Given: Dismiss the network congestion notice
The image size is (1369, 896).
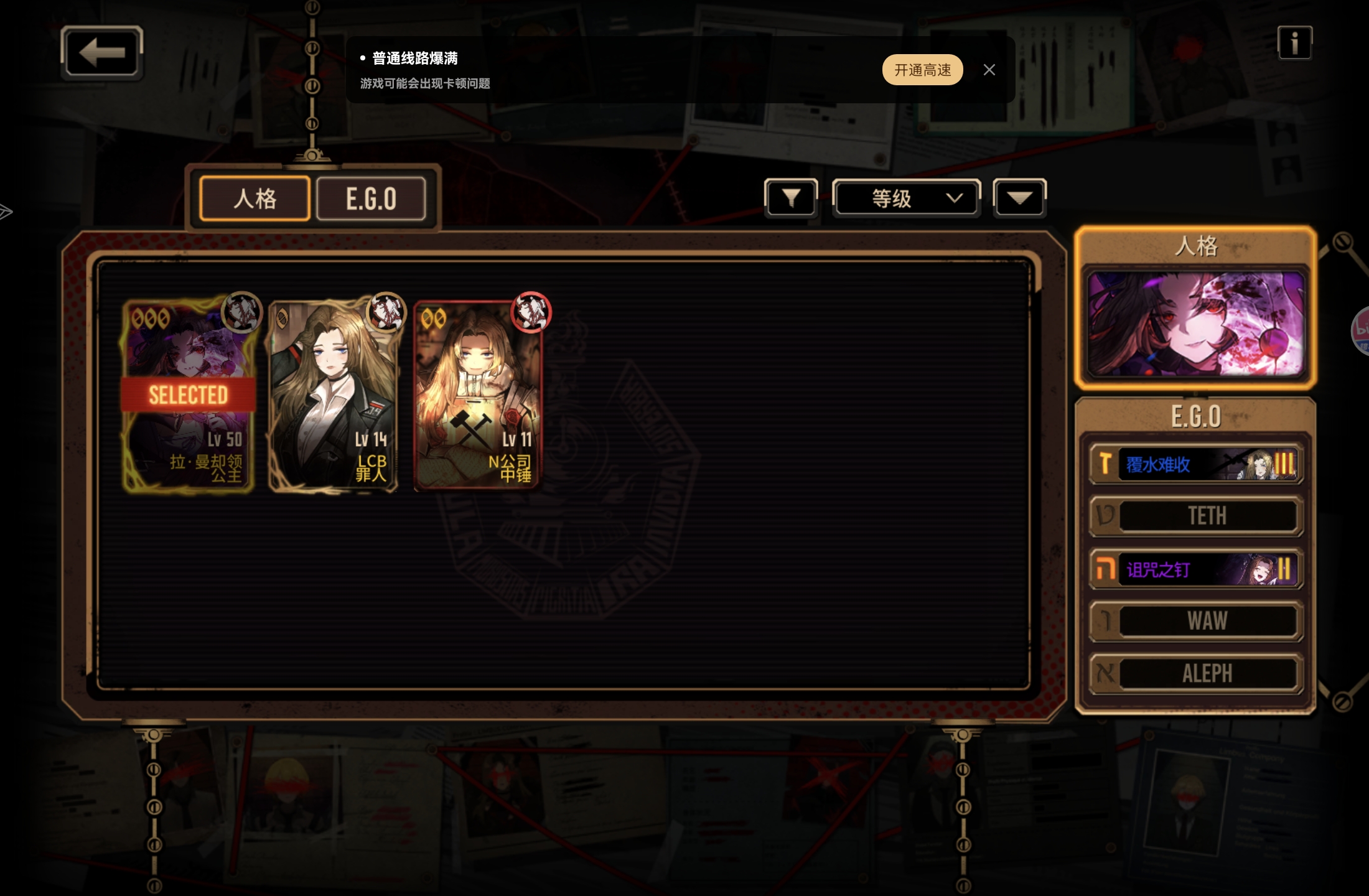Looking at the screenshot, I should (989, 70).
